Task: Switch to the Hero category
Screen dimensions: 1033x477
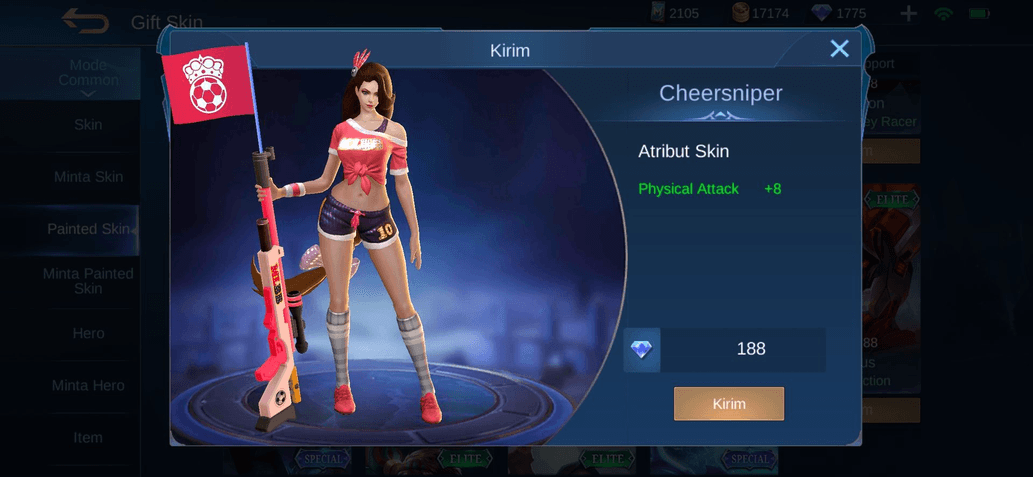Action: click(88, 333)
